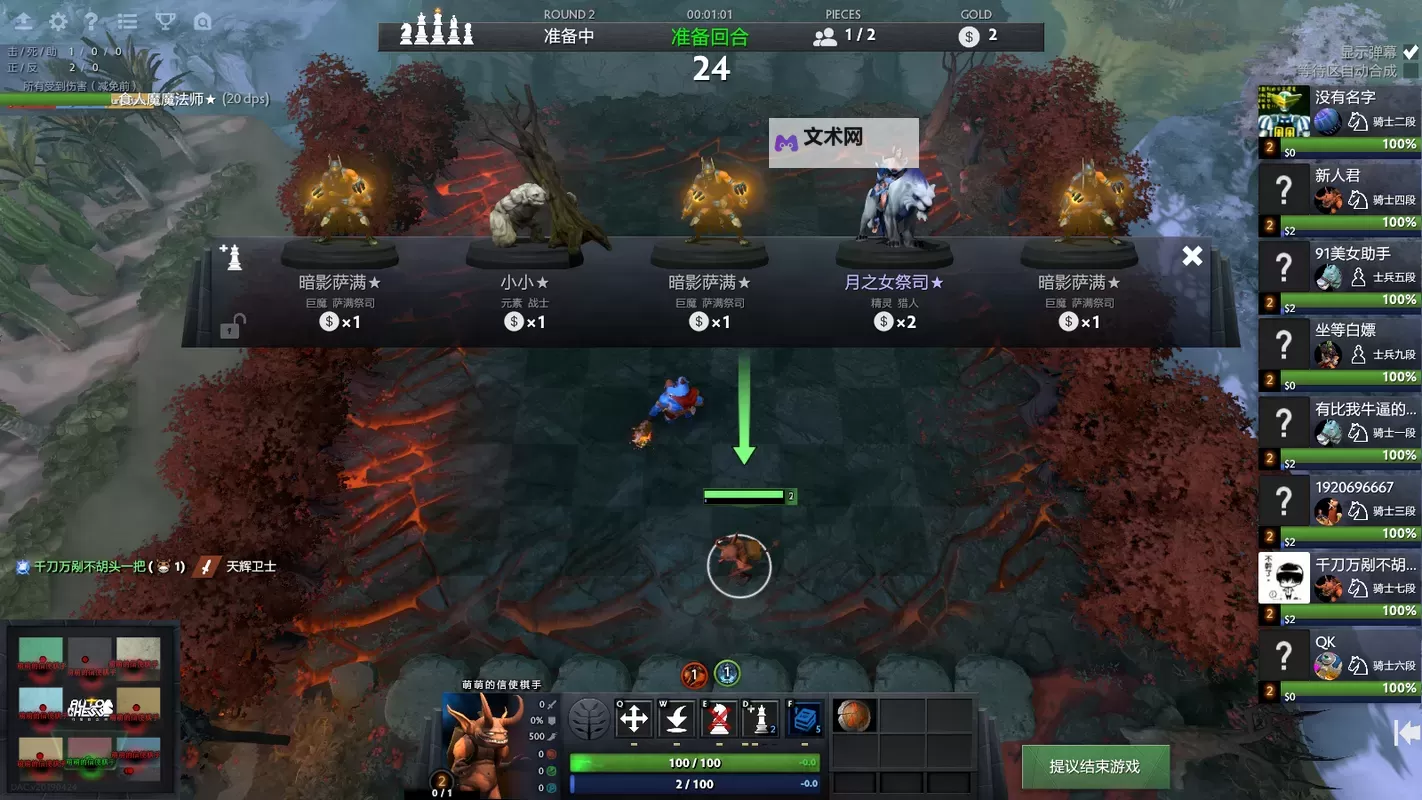Click the 提议结束游戏 button
This screenshot has width=1422, height=800.
pos(1094,766)
